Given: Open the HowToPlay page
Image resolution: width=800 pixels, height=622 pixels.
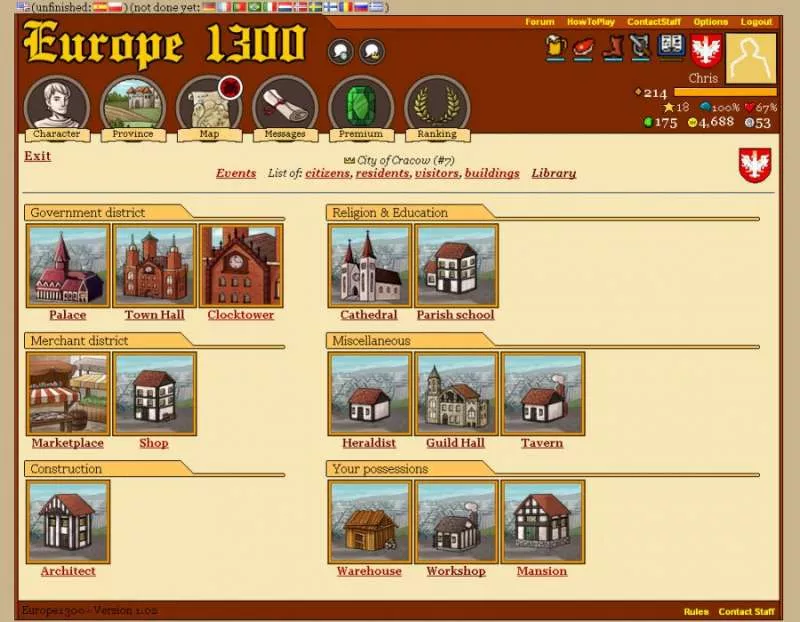Looking at the screenshot, I should pyautogui.click(x=591, y=22).
